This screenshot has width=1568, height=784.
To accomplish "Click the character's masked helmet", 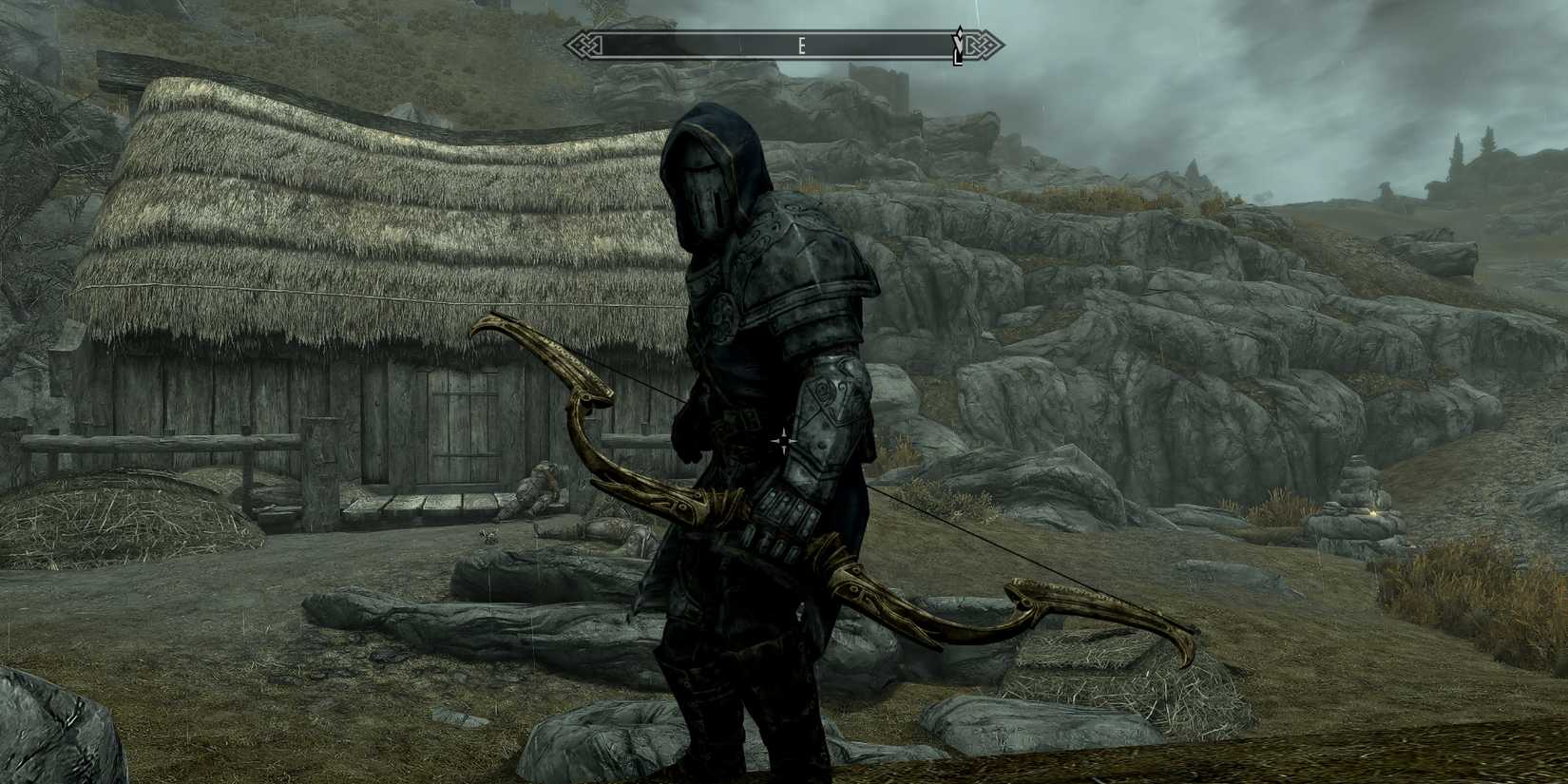I will coord(711,190).
